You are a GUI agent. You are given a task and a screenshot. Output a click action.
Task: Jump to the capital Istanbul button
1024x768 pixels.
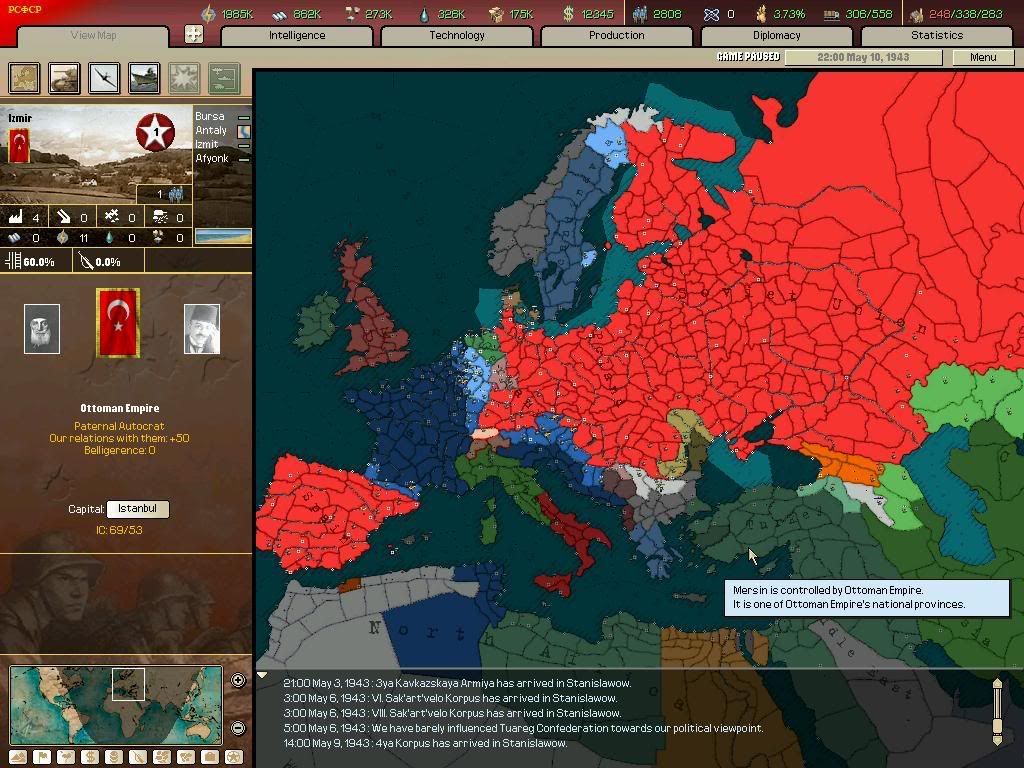(138, 509)
